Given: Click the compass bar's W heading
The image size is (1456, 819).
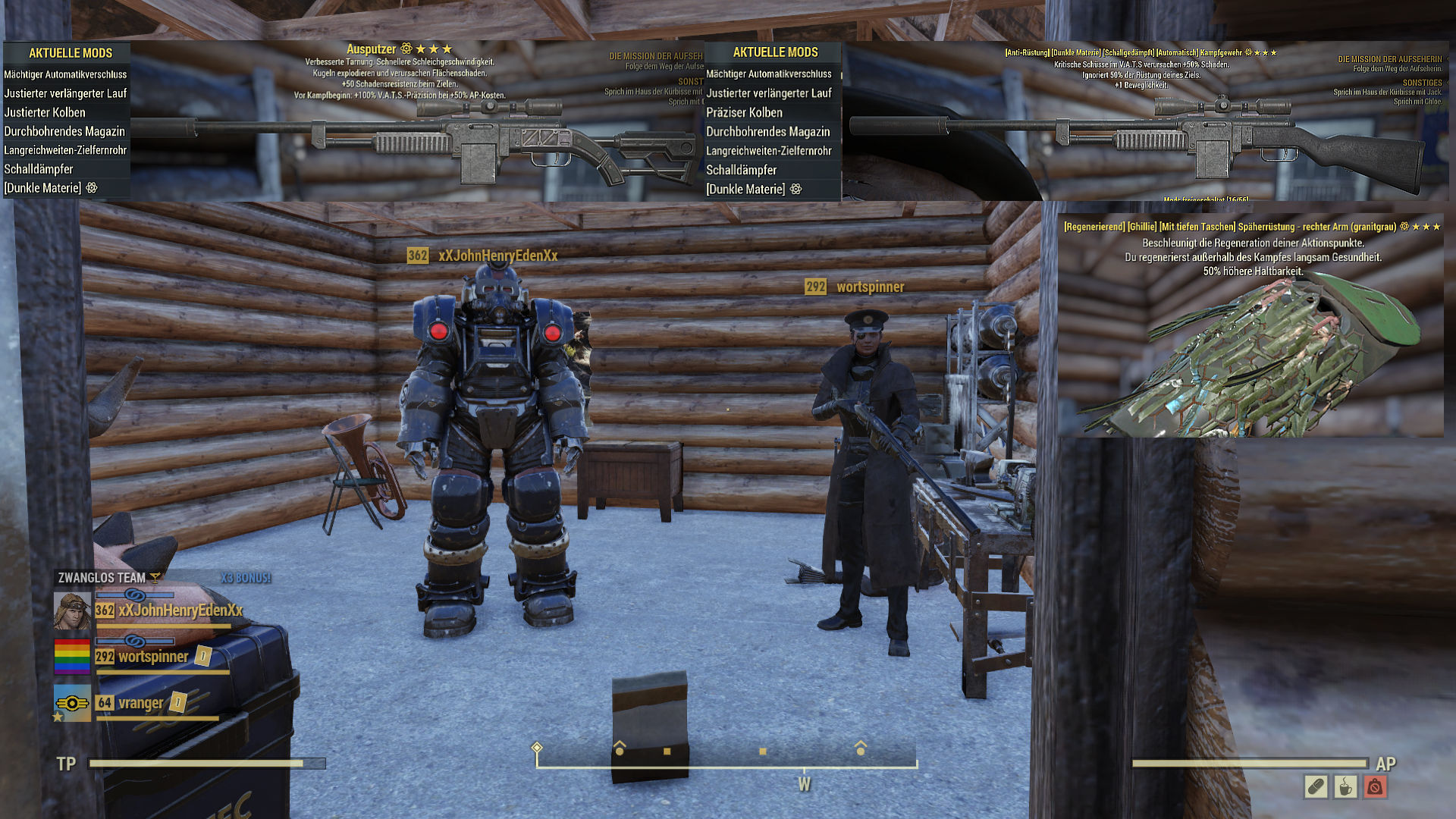Looking at the screenshot, I should [x=804, y=785].
